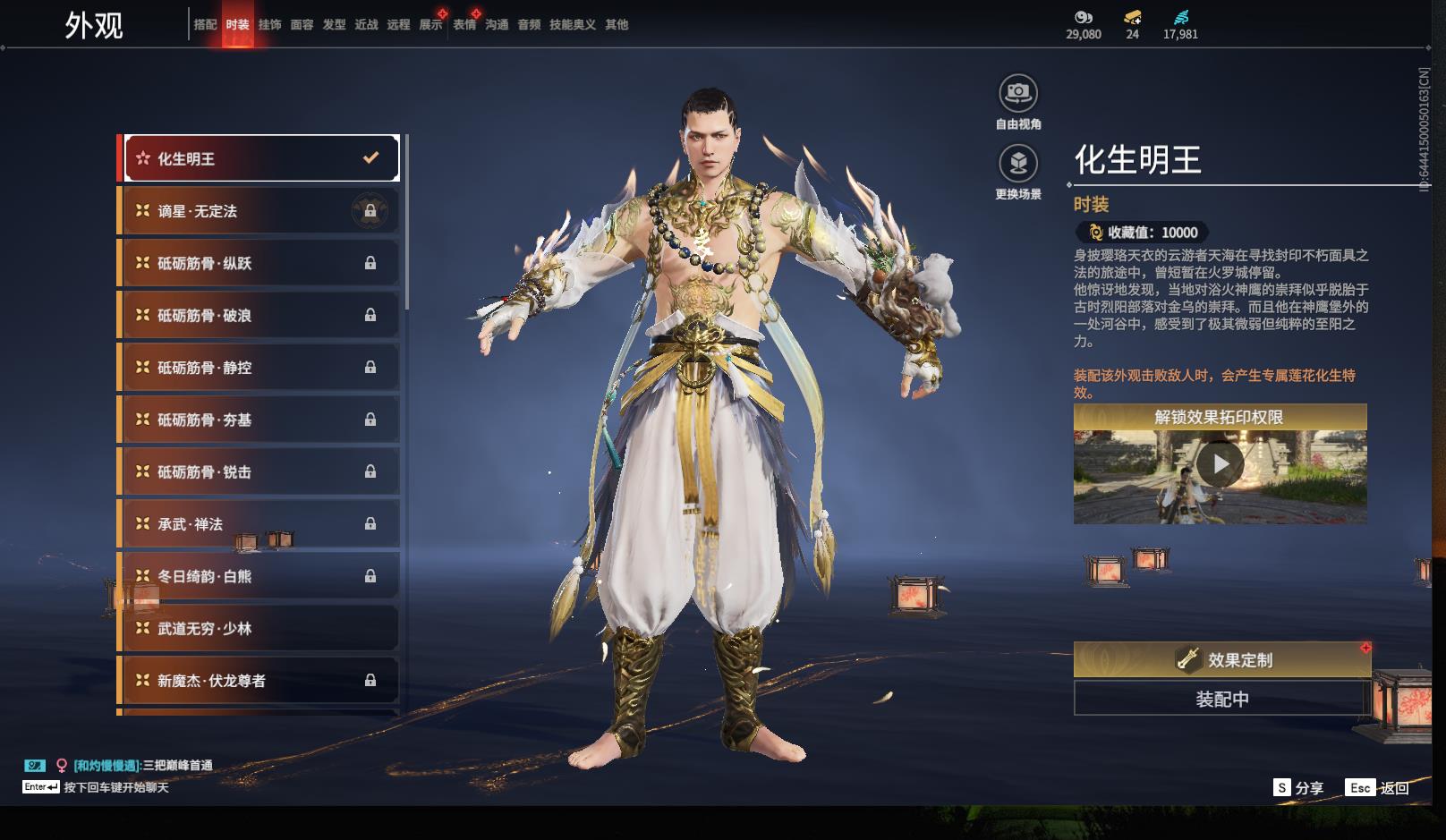Open the 挂饰 accessories tab
The image size is (1446, 840).
(x=269, y=25)
